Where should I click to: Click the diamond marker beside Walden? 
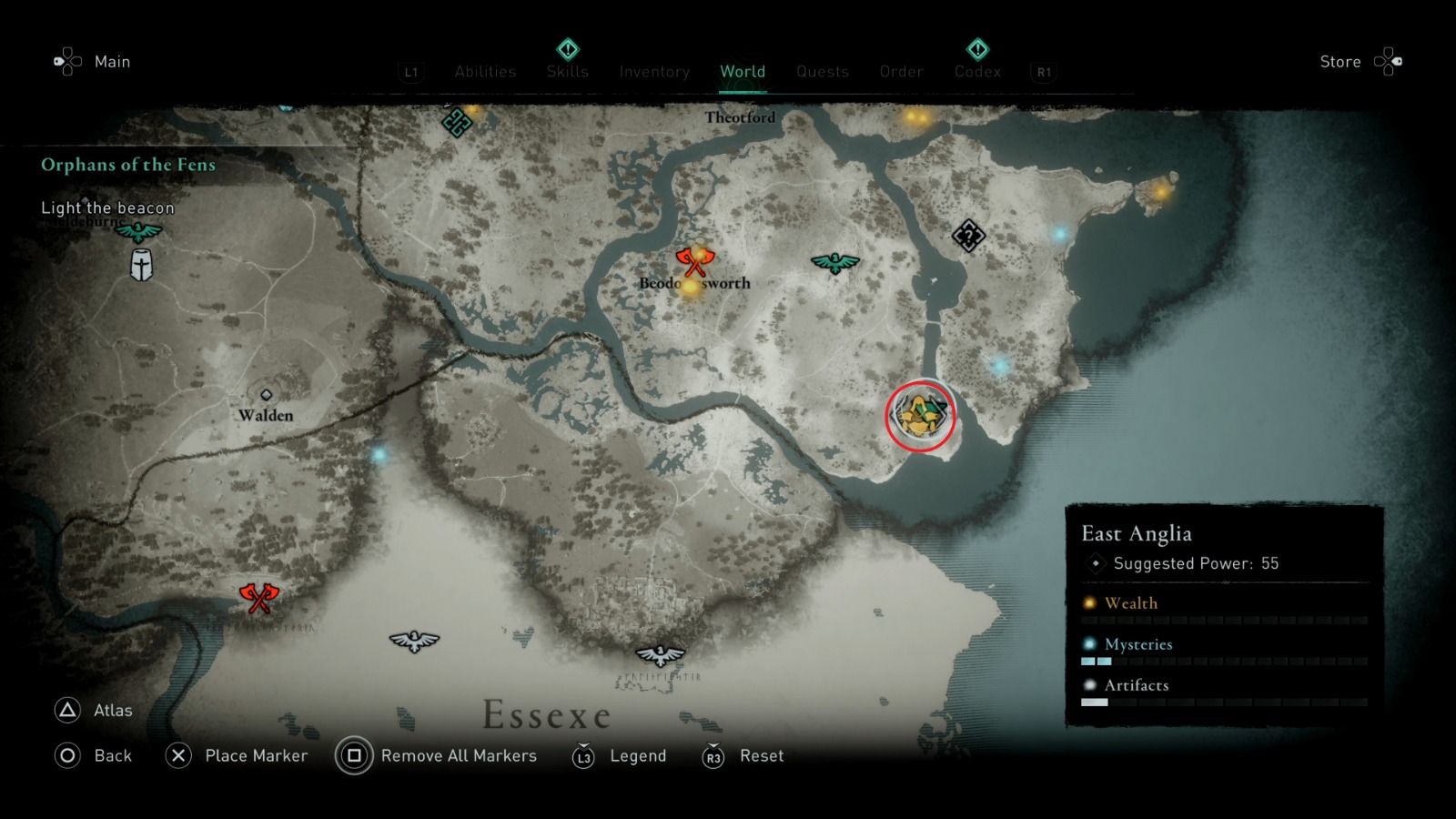coord(267,393)
